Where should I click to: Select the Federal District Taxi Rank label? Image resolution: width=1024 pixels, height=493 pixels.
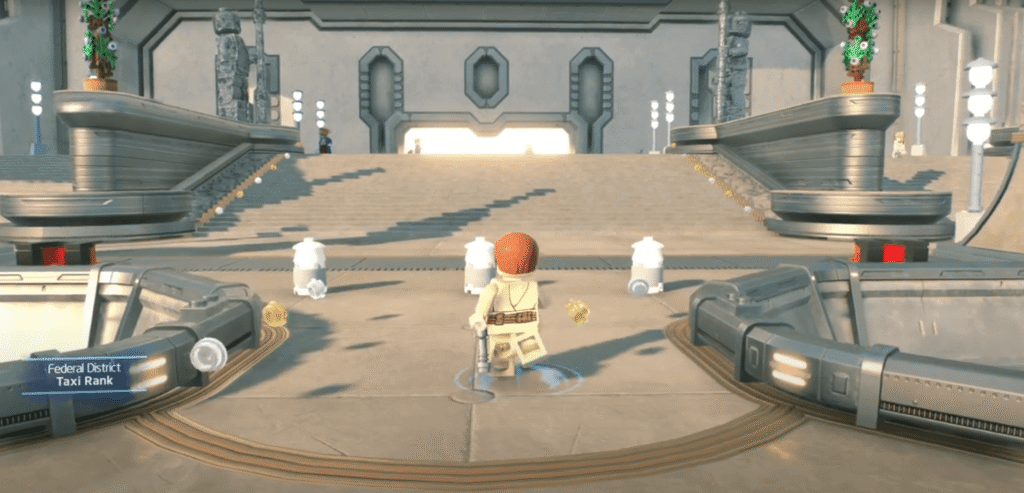(x=85, y=375)
